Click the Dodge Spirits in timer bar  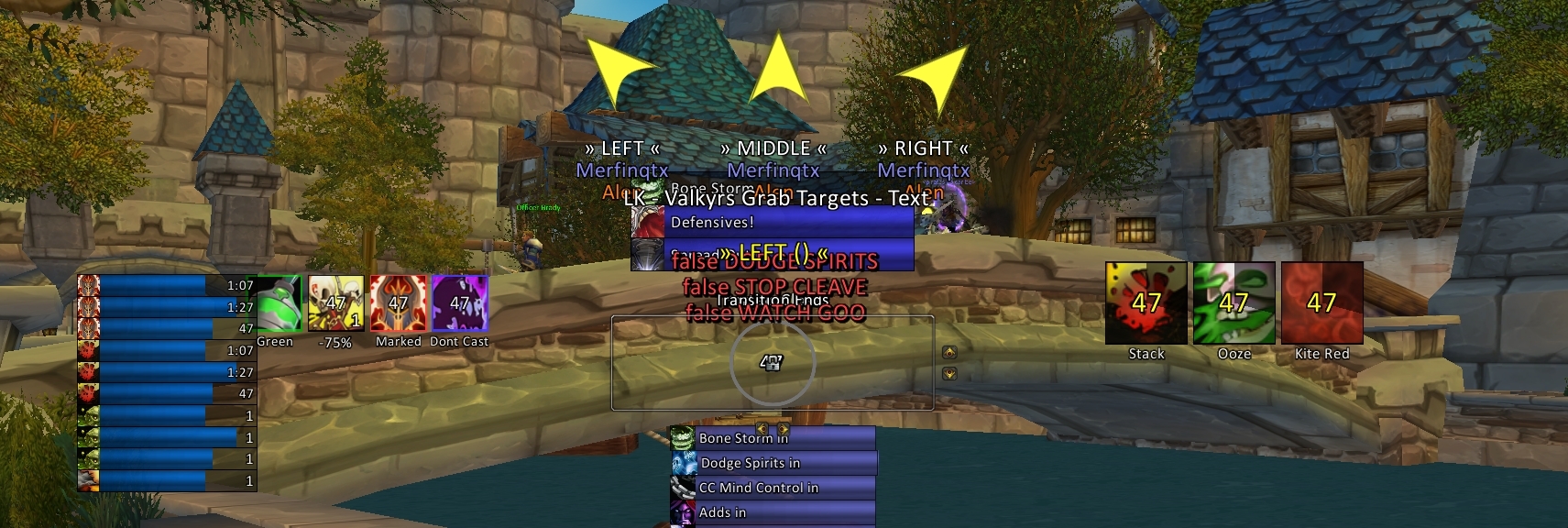click(x=786, y=463)
